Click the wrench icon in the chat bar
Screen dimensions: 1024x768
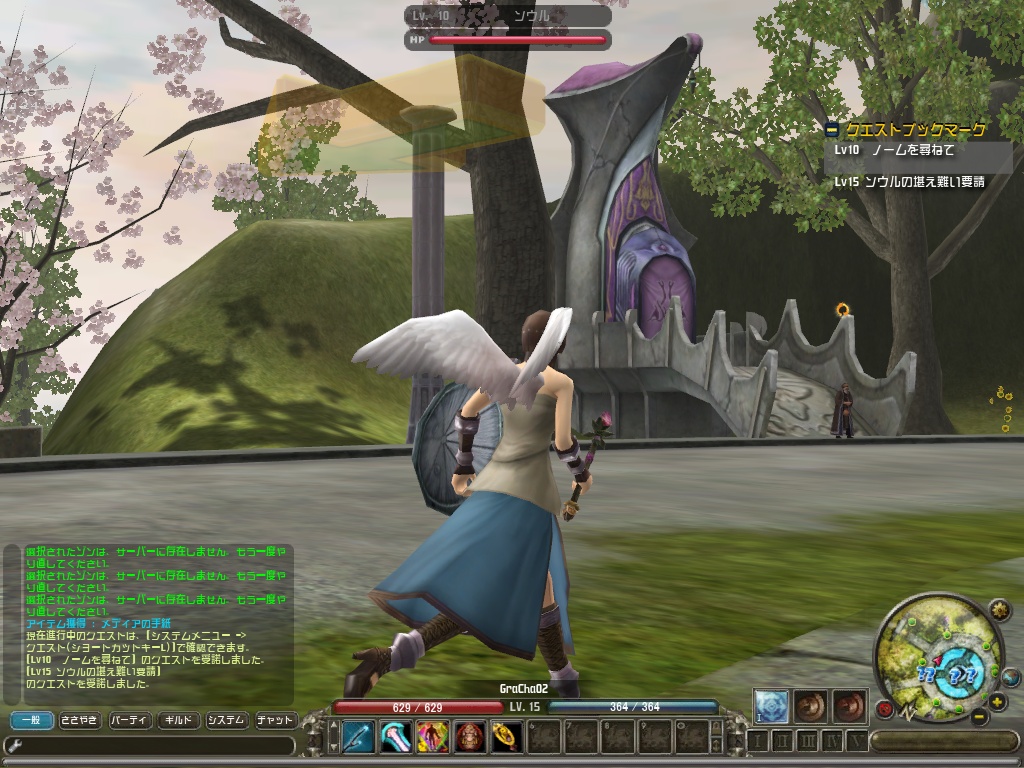(14, 745)
